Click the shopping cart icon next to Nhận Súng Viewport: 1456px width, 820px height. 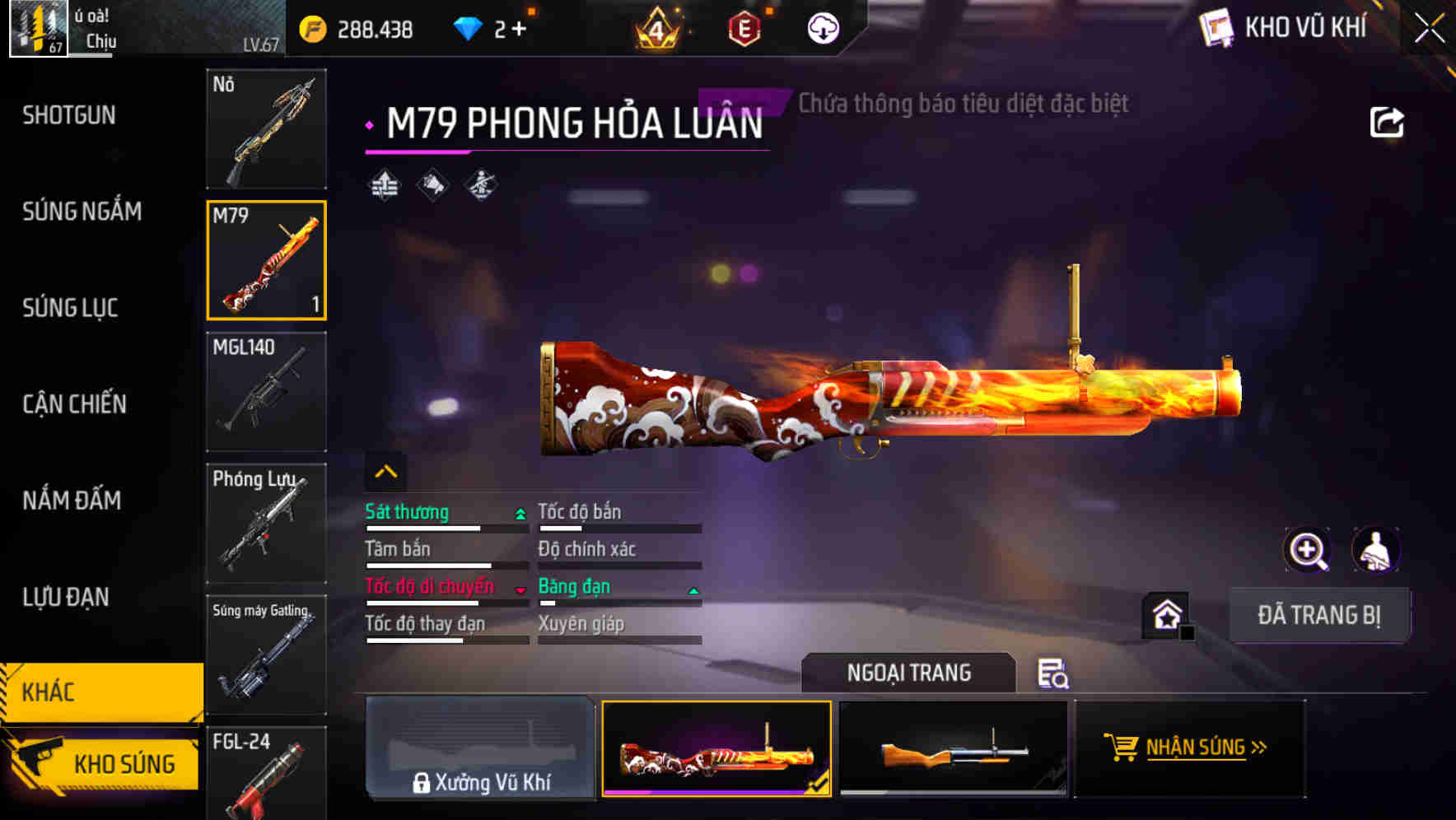(1123, 748)
